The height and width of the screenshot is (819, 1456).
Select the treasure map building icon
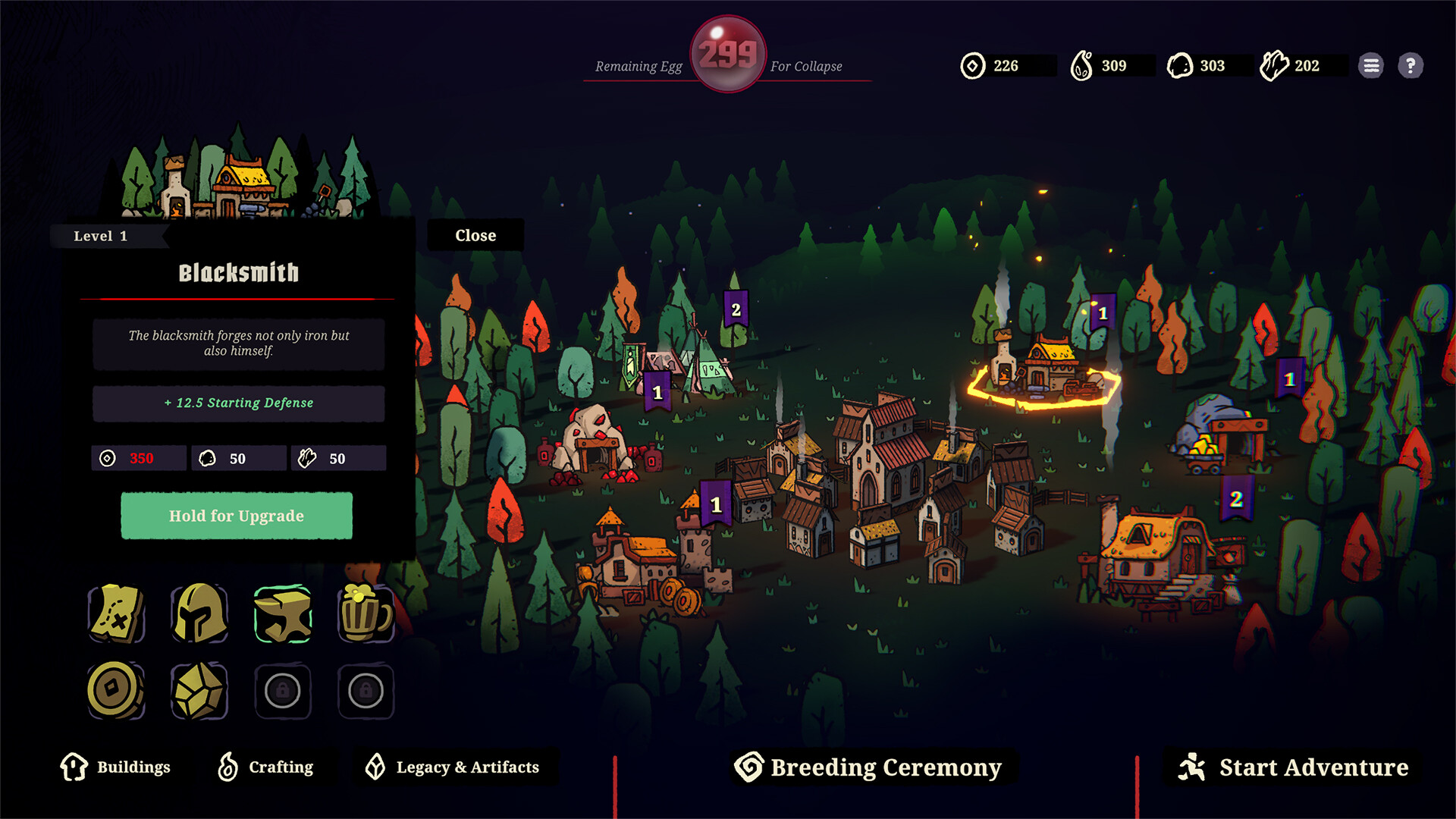[116, 613]
